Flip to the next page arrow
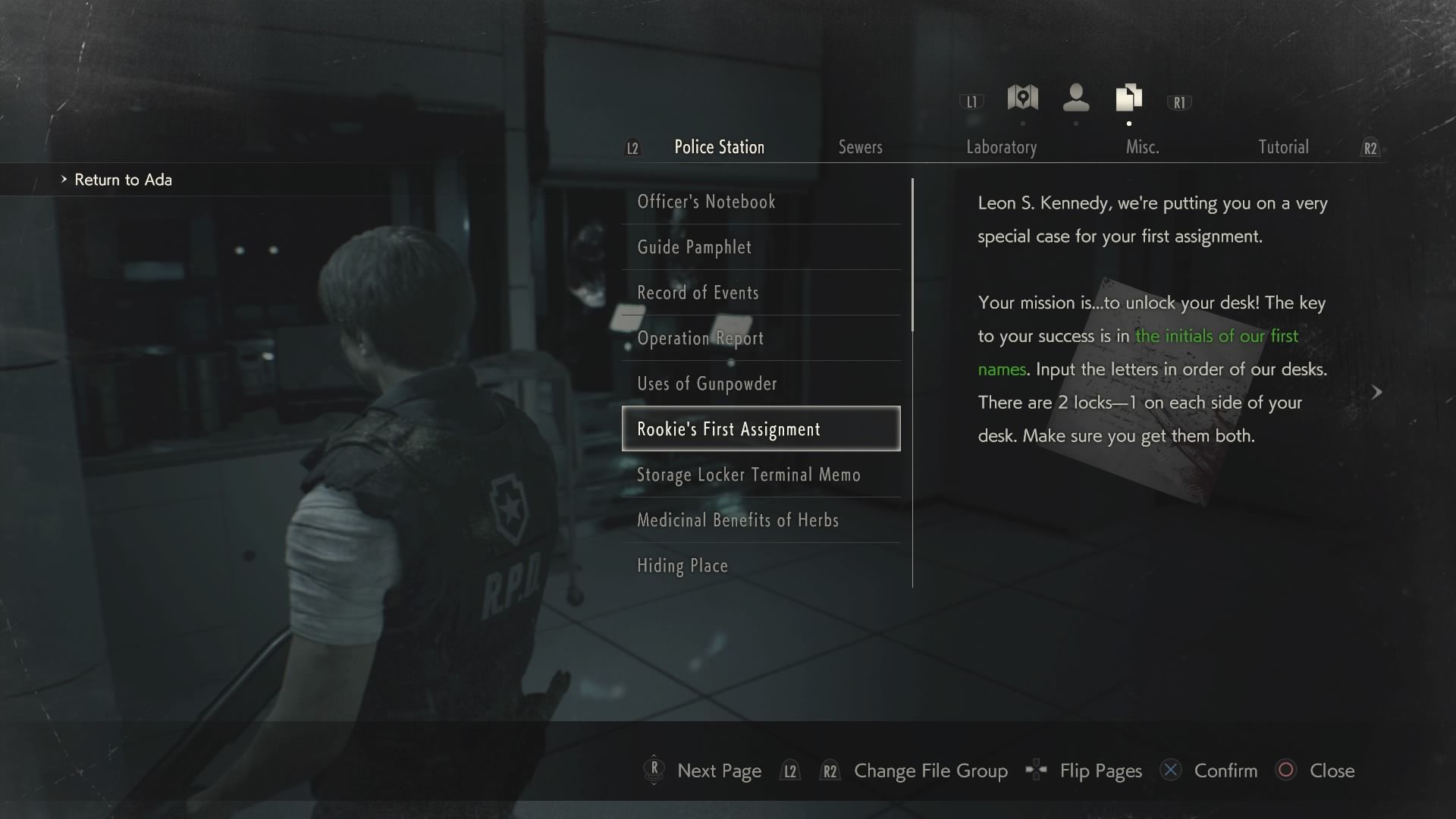Image resolution: width=1456 pixels, height=819 pixels. (1376, 392)
